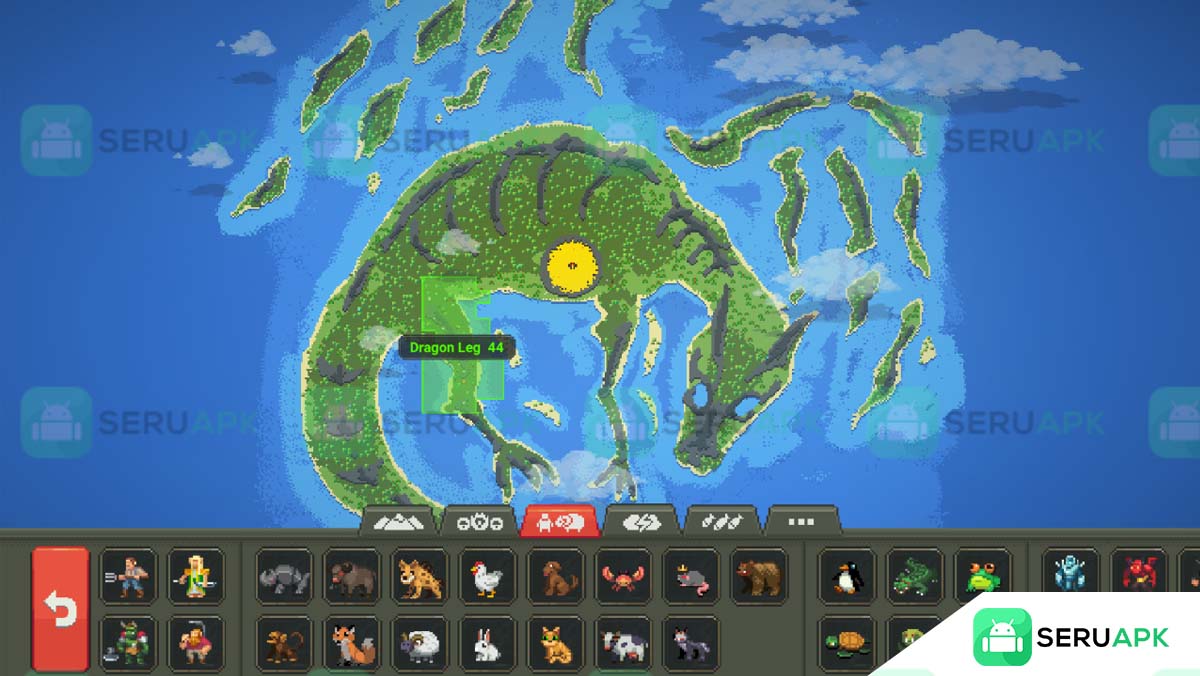Select the red crab icon

623,576
